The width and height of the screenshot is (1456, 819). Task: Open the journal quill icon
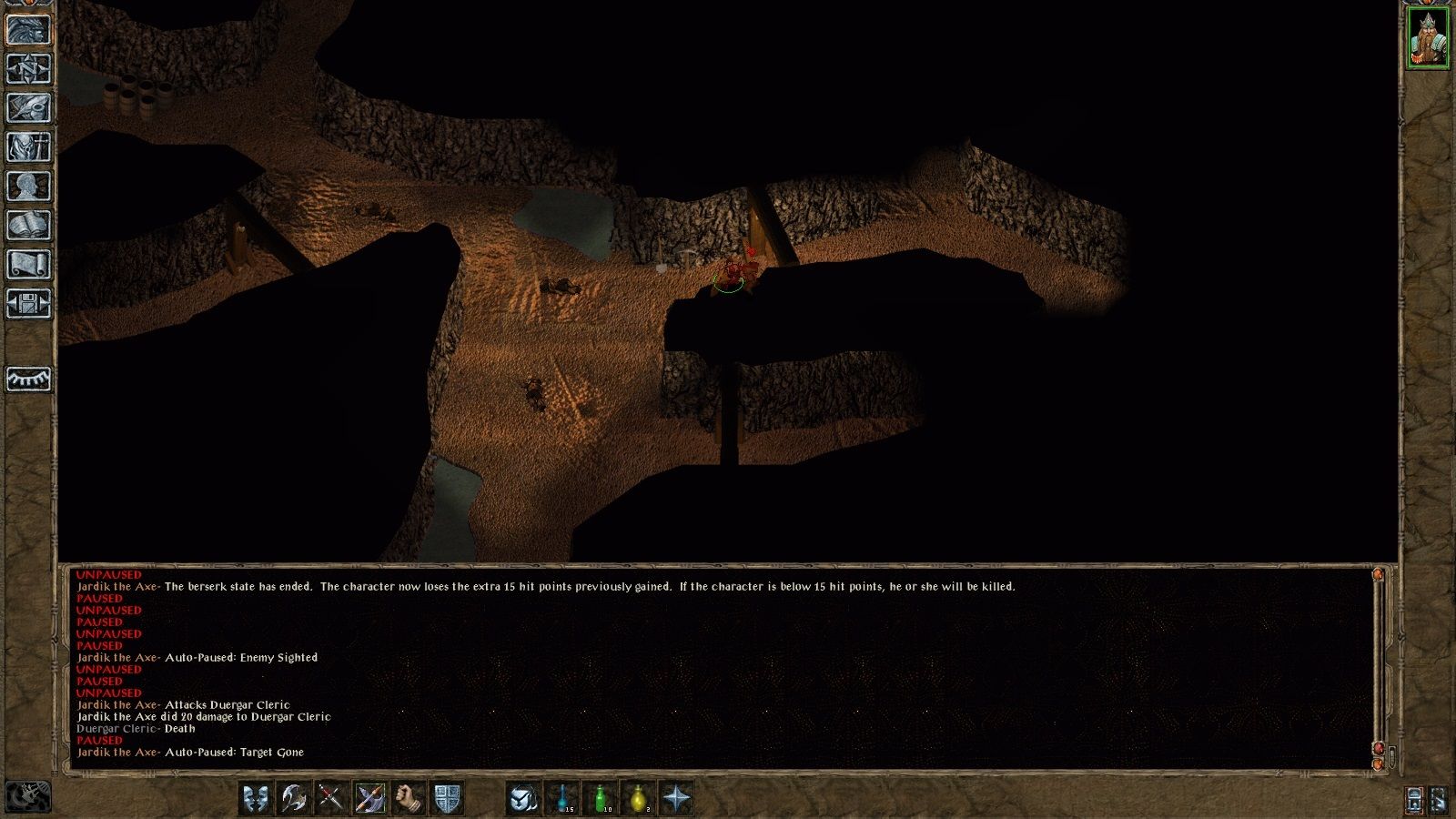point(28,107)
